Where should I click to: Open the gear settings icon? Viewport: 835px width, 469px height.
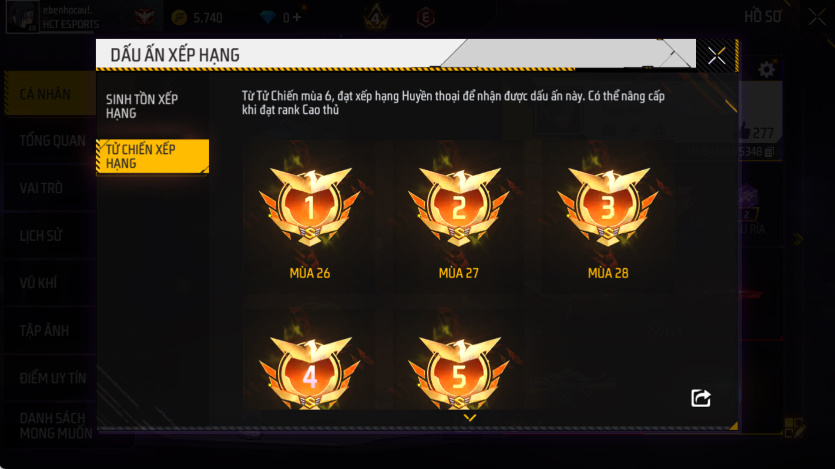coord(767,70)
